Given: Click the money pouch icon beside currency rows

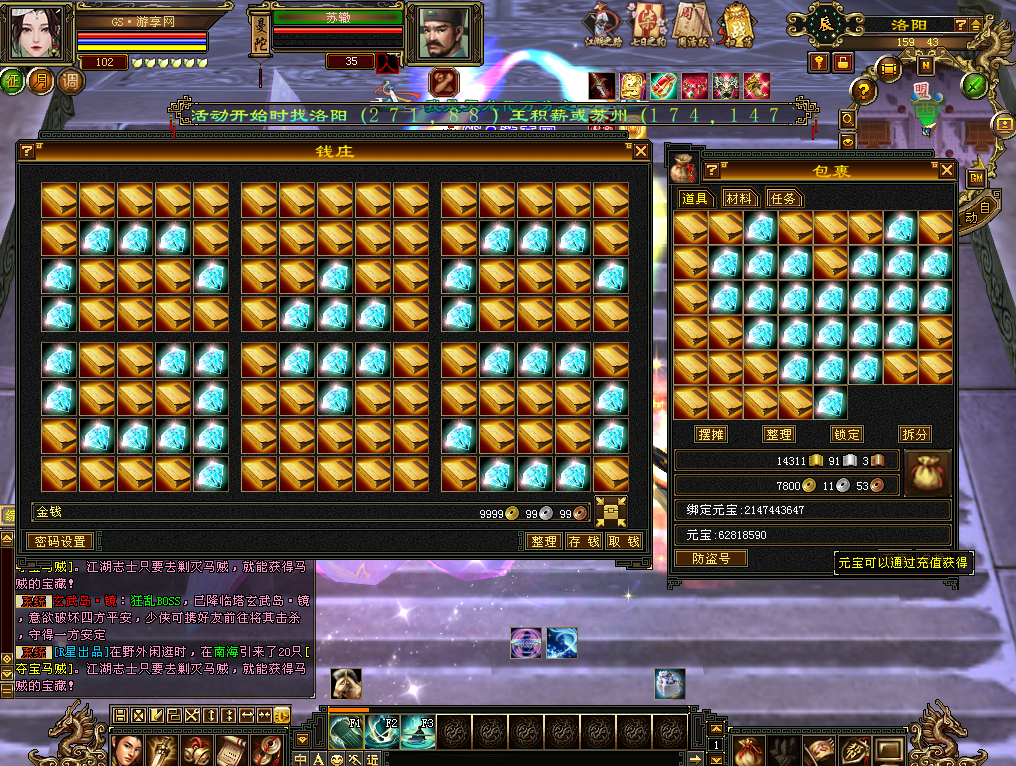Looking at the screenshot, I should coord(927,471).
